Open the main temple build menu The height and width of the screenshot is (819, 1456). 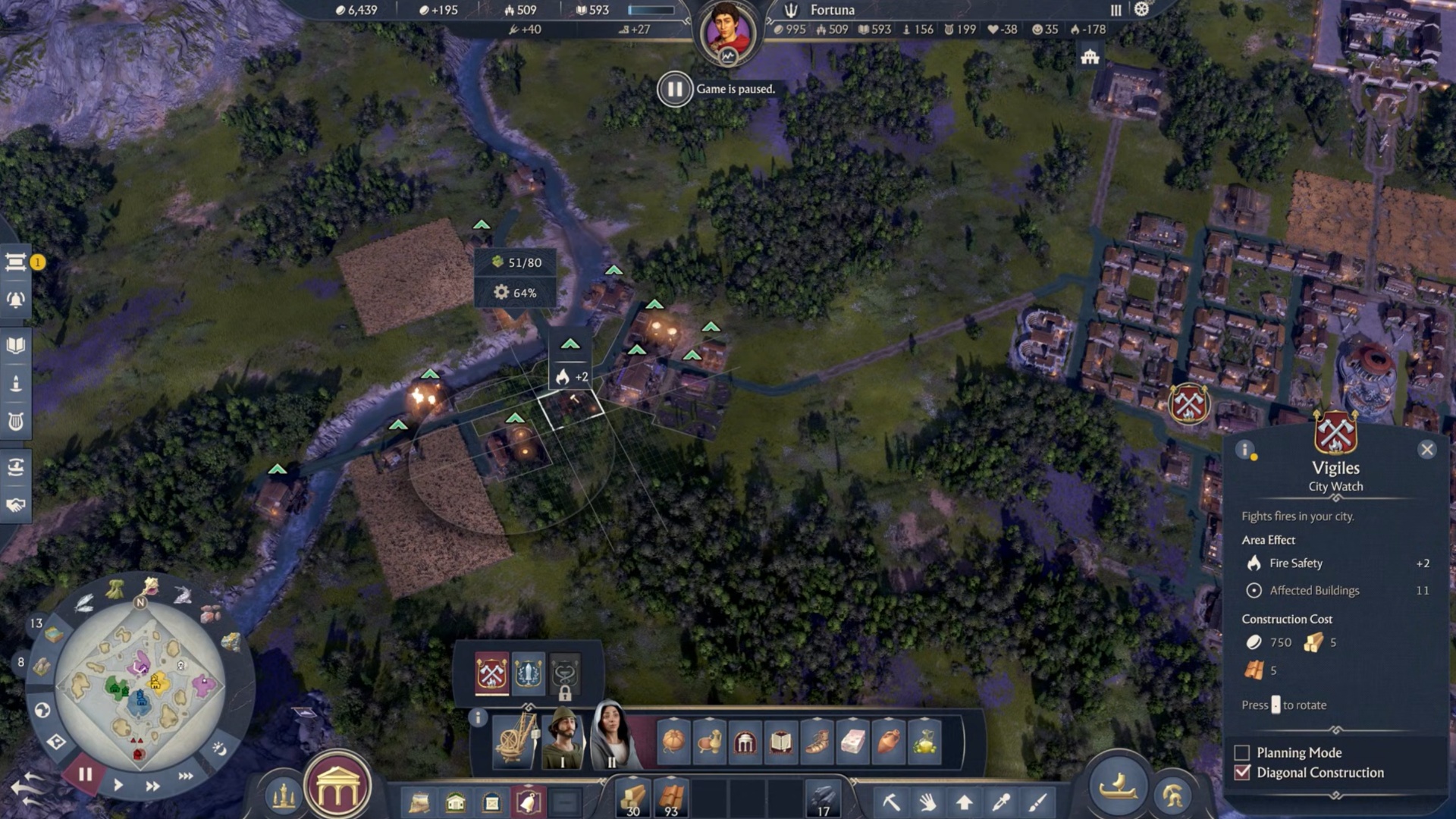[337, 789]
